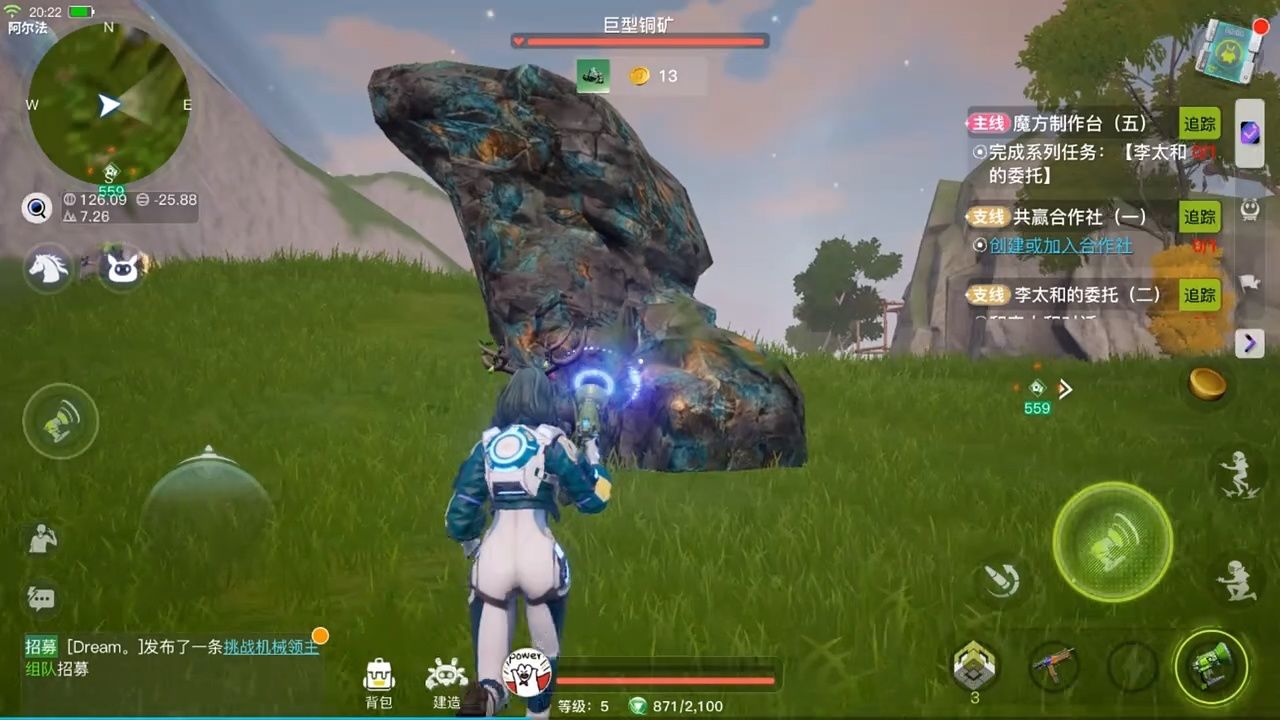Tap the magnifier search icon below minimap
This screenshot has width=1280, height=720.
[x=37, y=208]
